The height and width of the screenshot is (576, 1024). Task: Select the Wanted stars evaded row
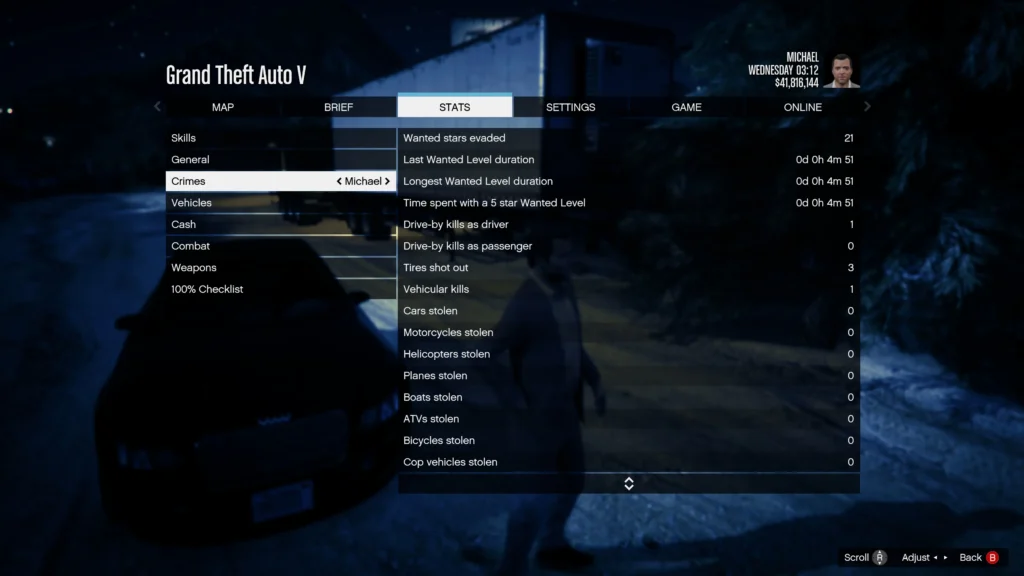point(628,138)
